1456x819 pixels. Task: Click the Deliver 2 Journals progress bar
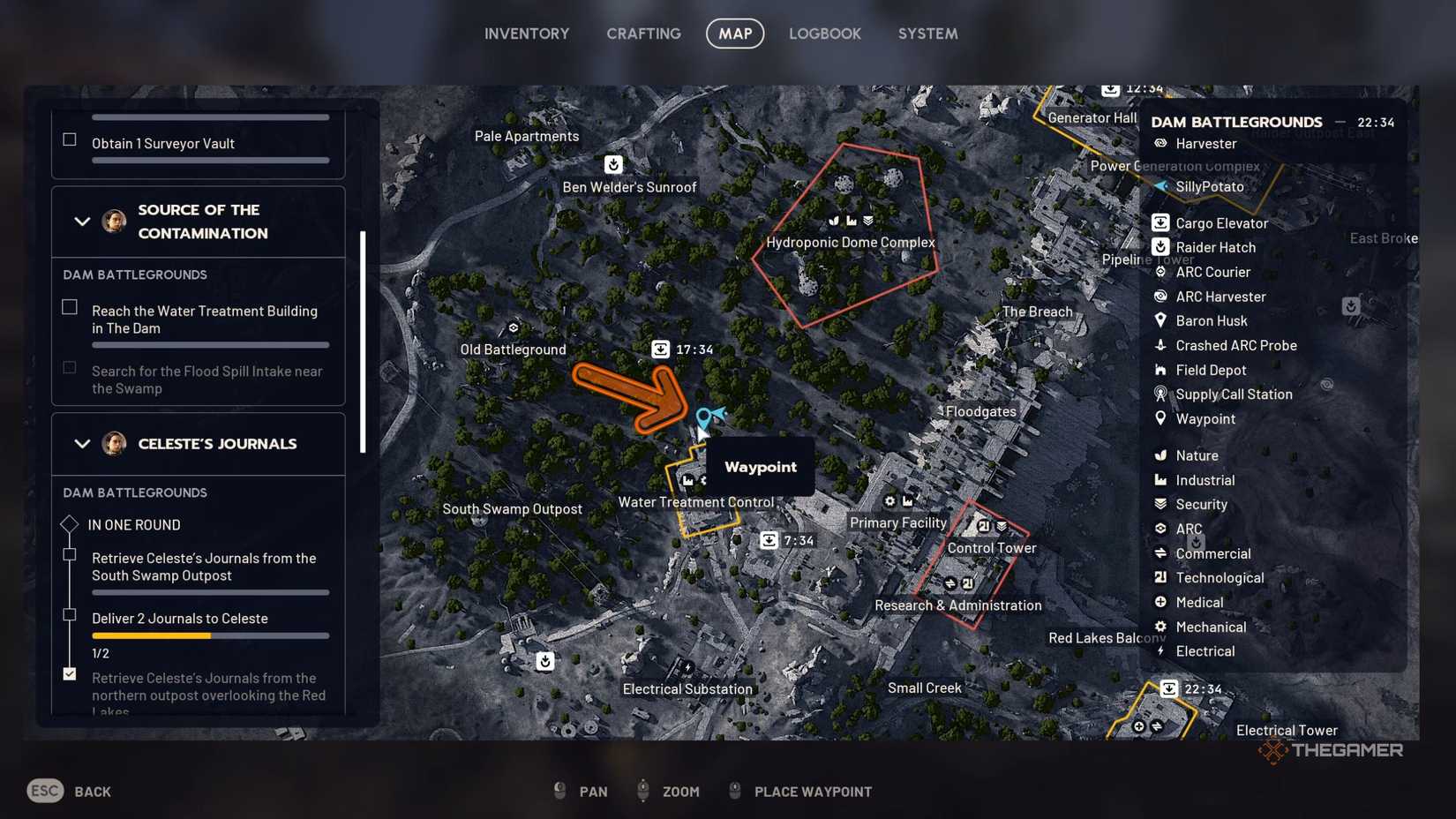tap(210, 635)
